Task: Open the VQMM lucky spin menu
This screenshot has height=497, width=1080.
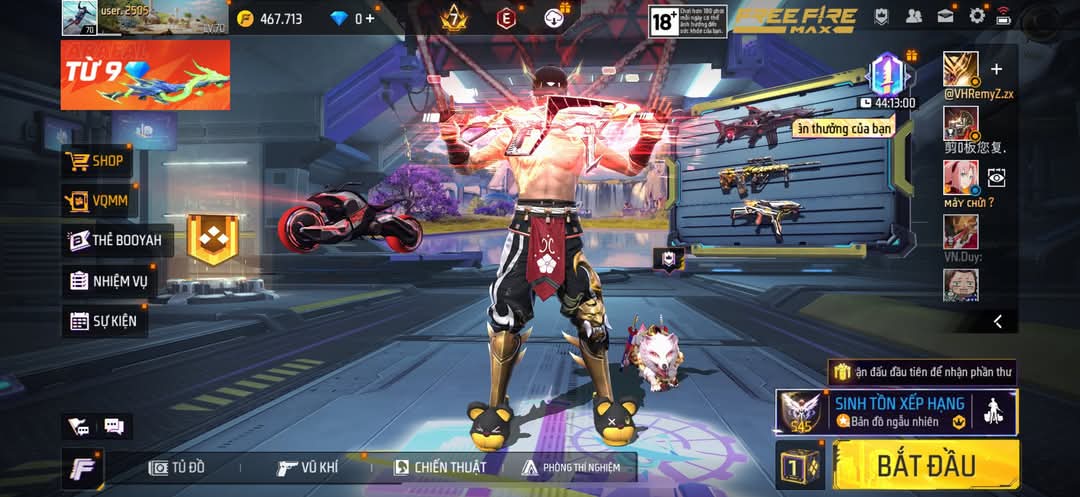Action: pos(96,200)
